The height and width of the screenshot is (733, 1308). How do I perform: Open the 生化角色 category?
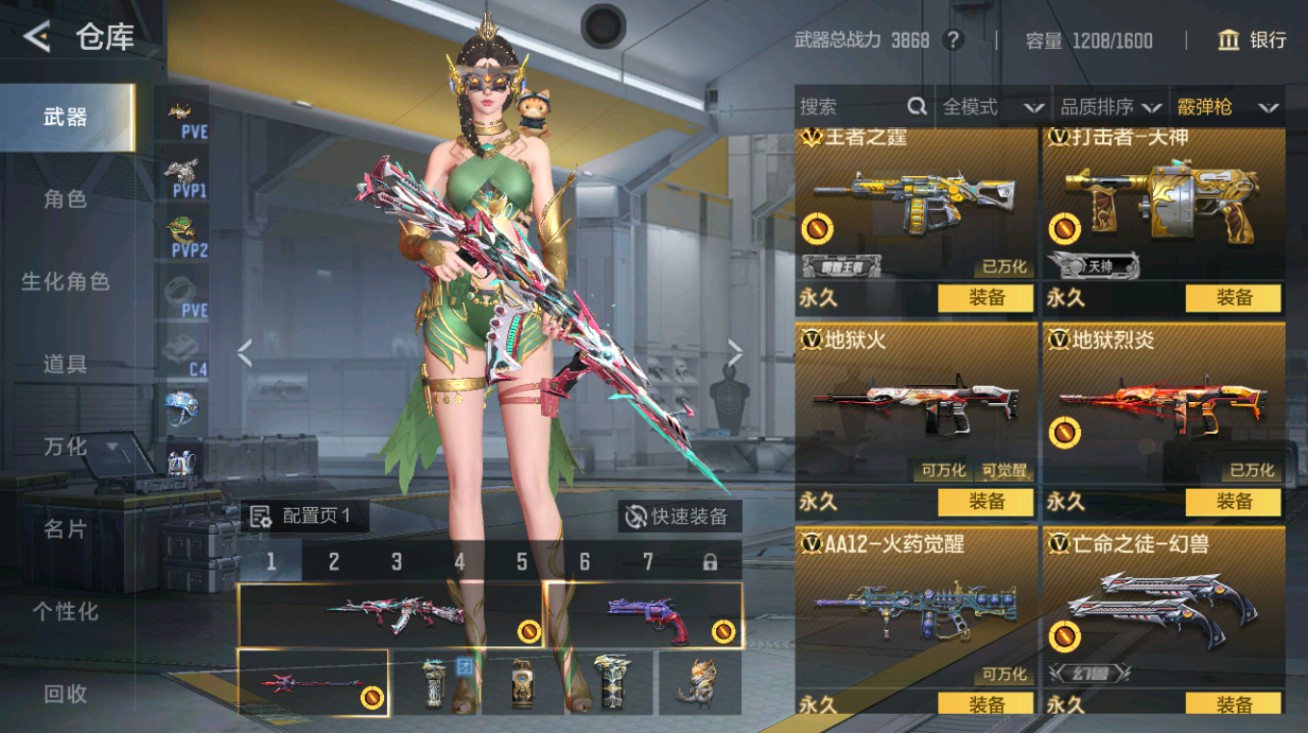65,282
